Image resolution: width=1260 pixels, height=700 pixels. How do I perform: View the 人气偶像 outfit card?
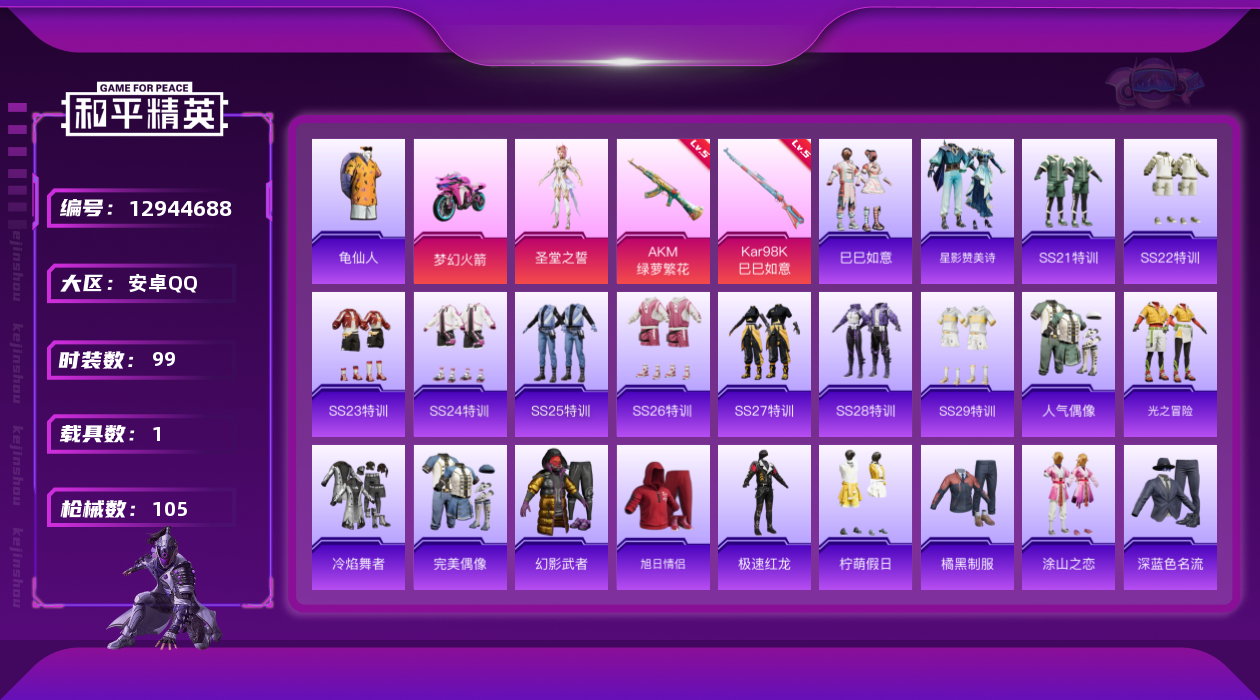pos(1068,364)
